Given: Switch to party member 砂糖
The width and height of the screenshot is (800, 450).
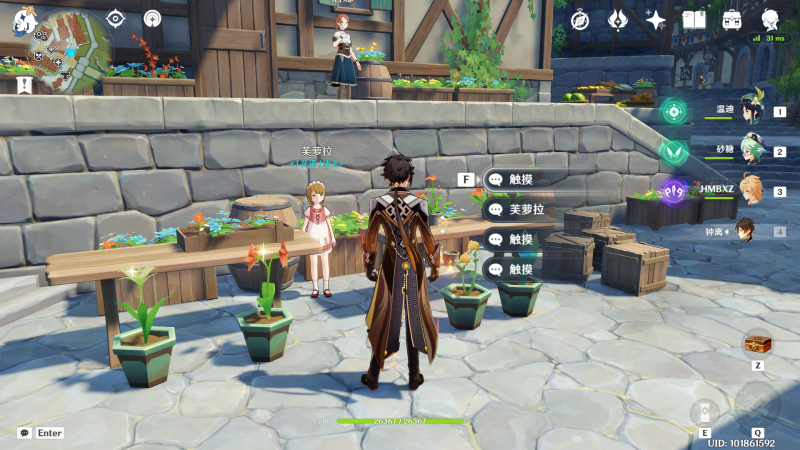Looking at the screenshot, I should pos(748,152).
